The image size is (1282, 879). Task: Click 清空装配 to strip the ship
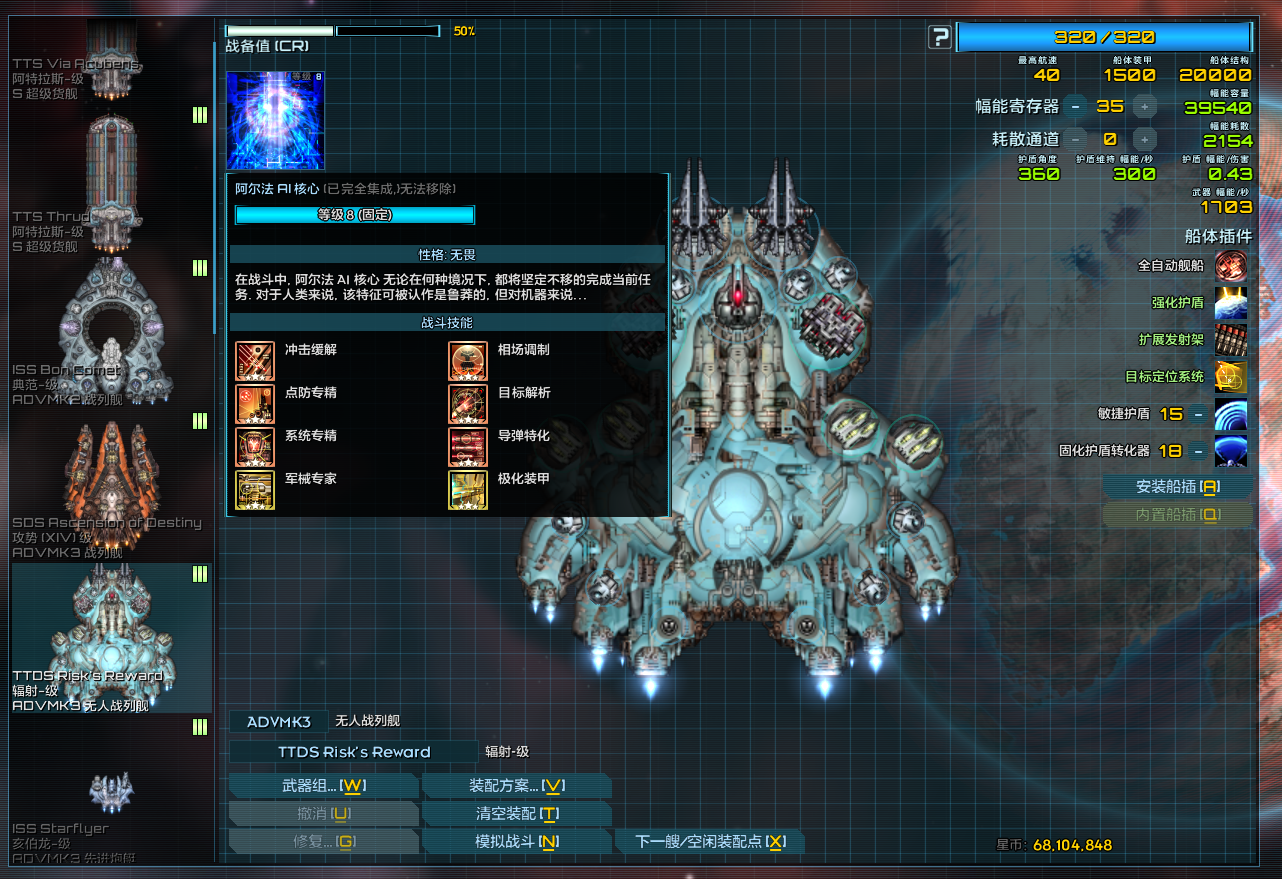click(x=516, y=814)
